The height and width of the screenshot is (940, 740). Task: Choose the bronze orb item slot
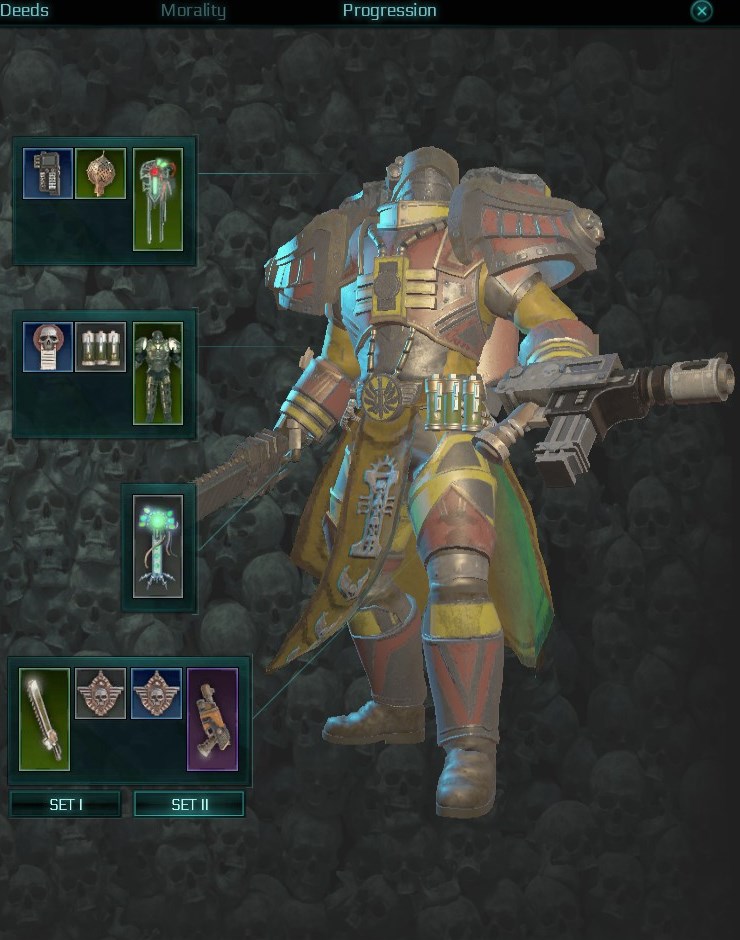(x=100, y=174)
